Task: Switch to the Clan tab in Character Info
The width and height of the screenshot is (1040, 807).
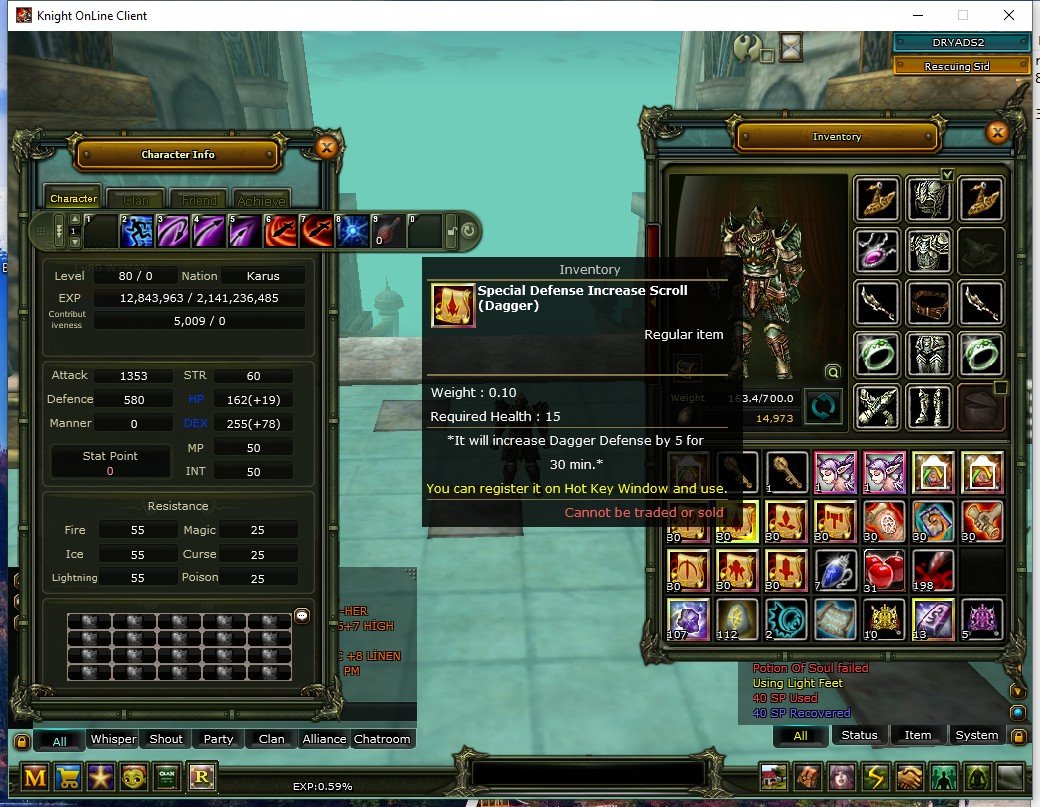Action: 135,199
